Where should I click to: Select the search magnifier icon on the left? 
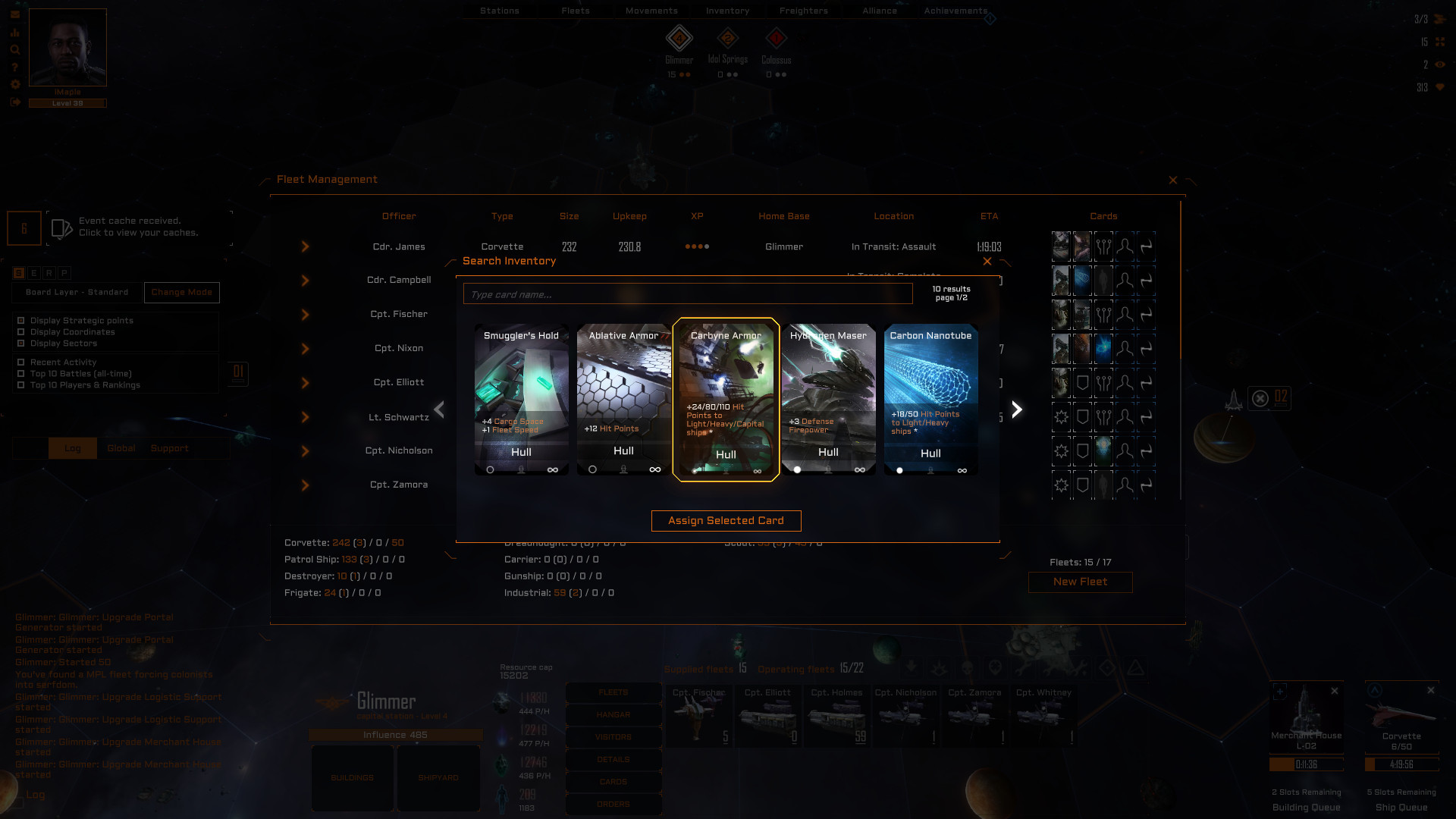15,49
